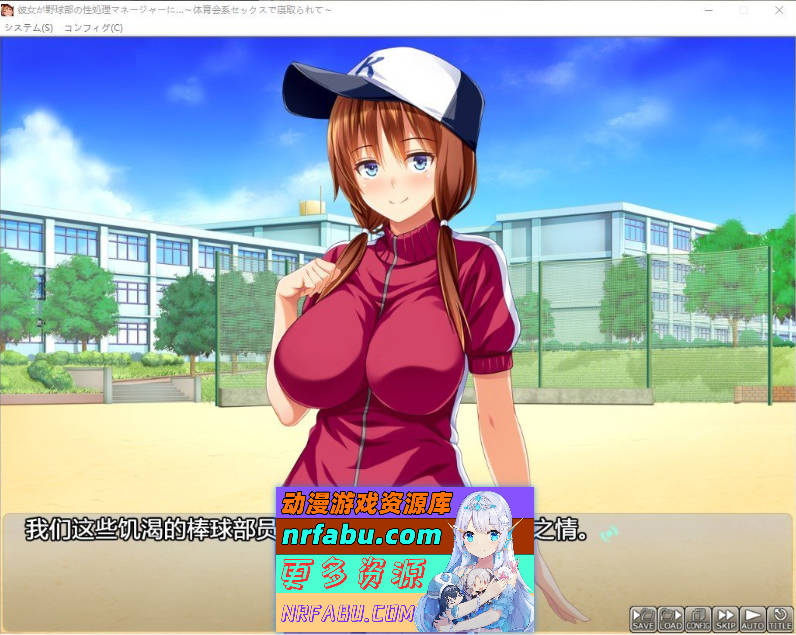Activate SKIP to fast-forward dialogue

point(725,618)
